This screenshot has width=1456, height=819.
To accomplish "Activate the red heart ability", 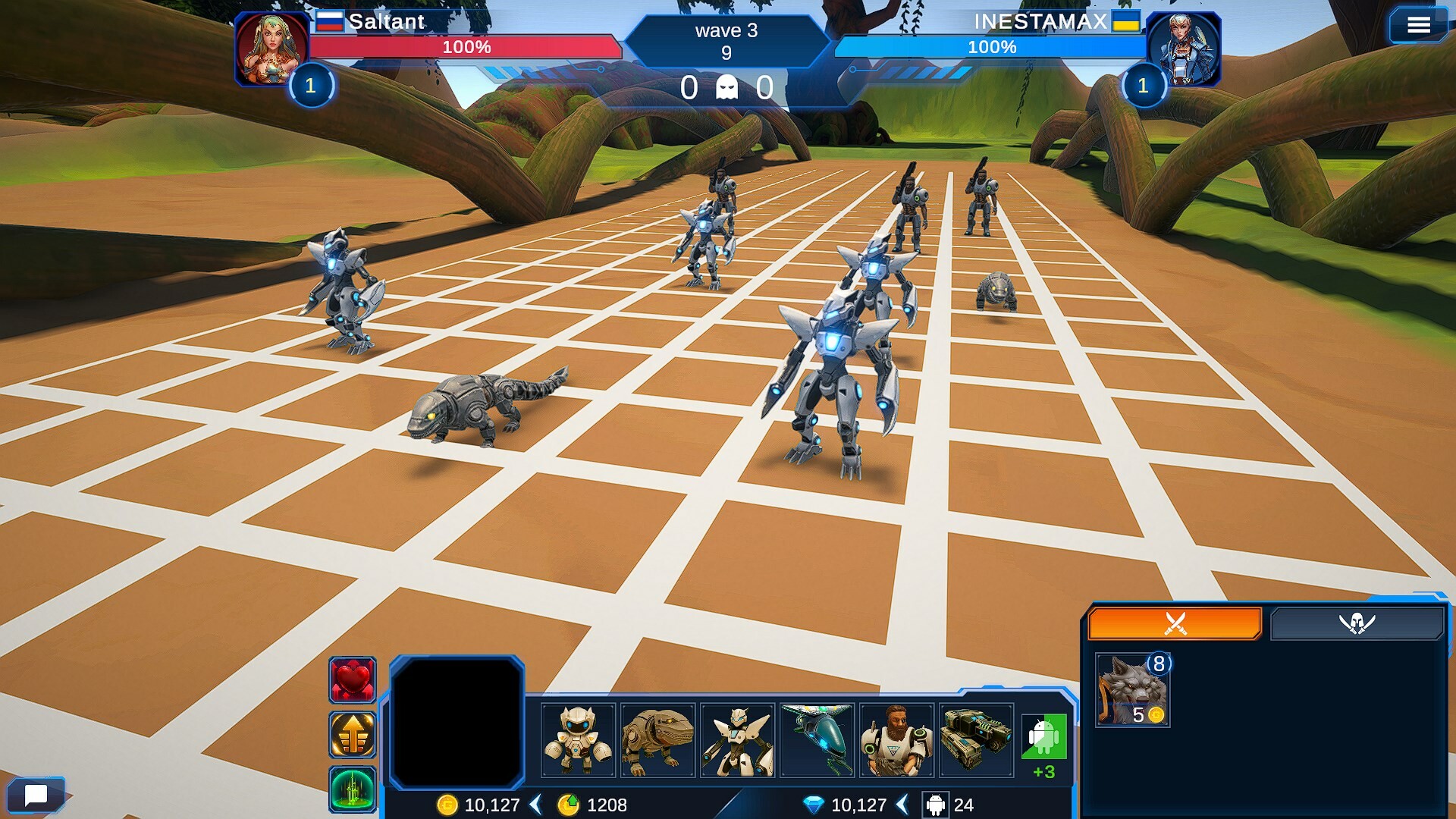I will (353, 679).
